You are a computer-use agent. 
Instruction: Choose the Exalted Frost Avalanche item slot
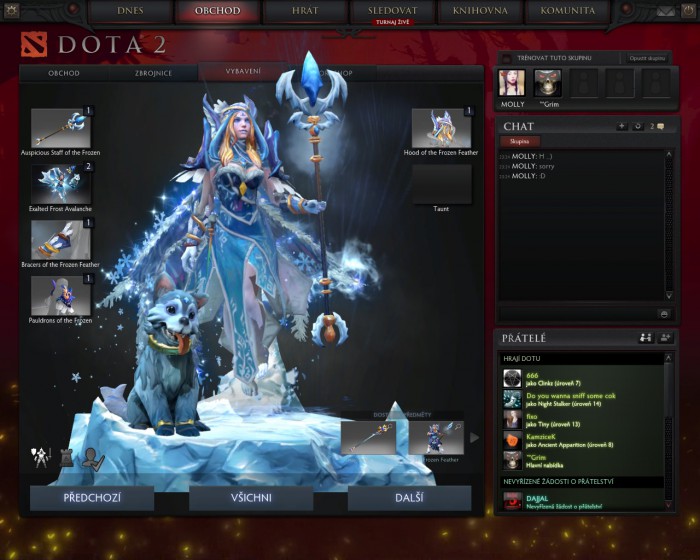click(61, 183)
